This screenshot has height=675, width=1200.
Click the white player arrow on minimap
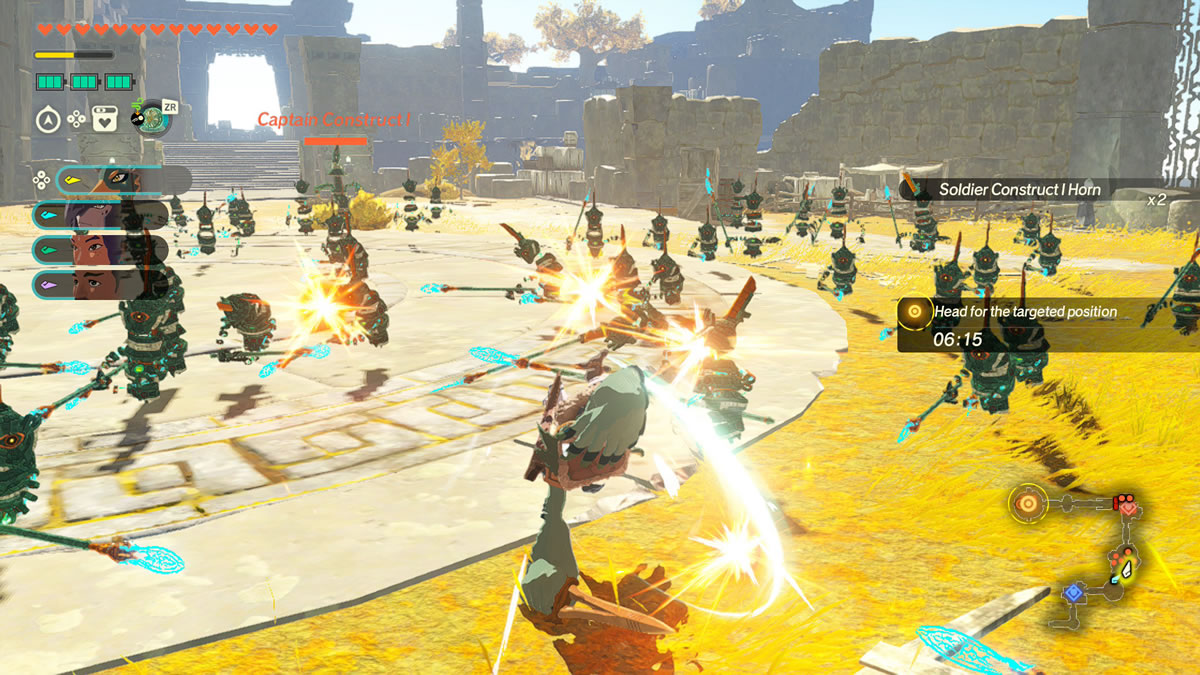pos(1128,570)
